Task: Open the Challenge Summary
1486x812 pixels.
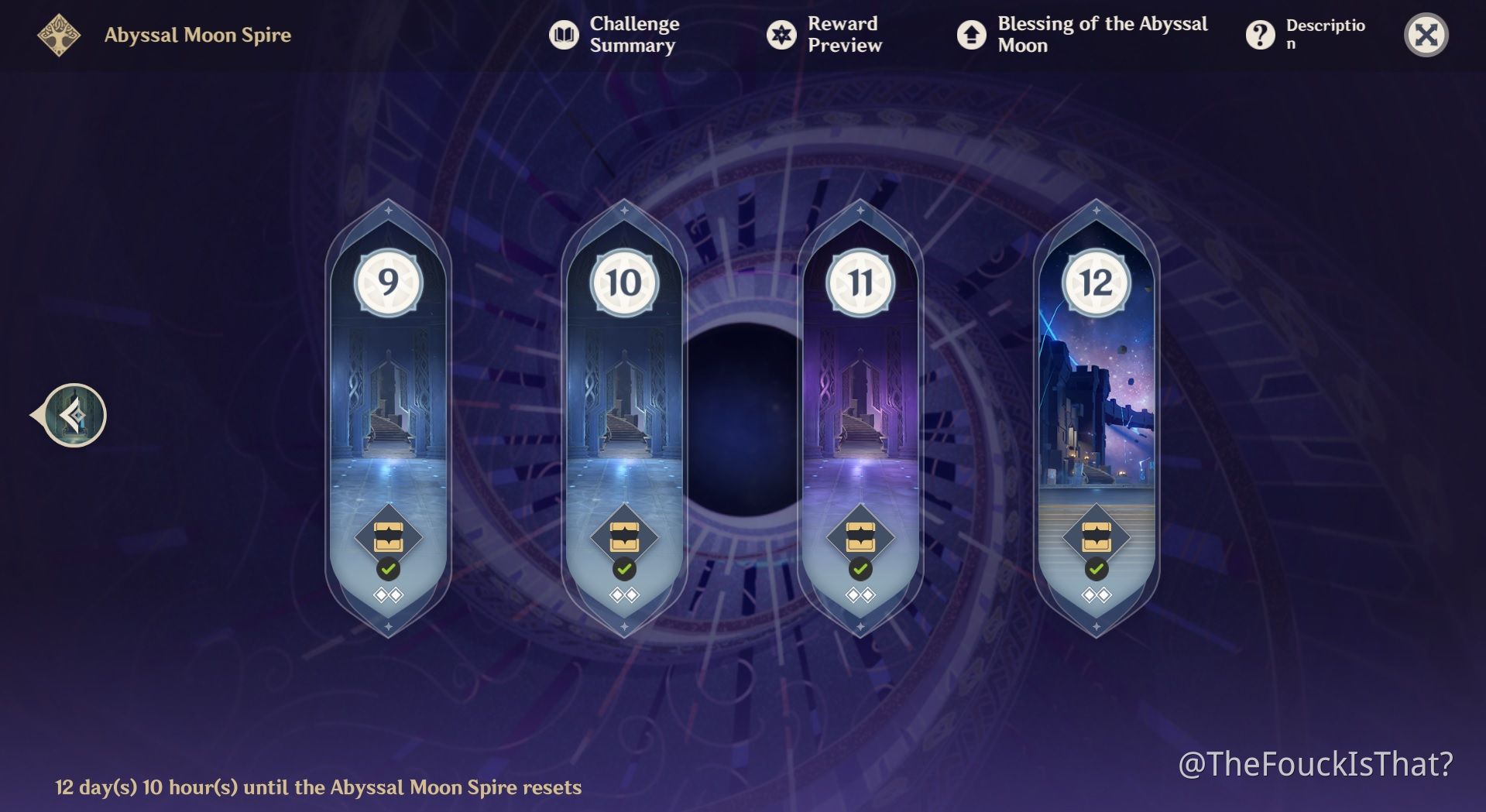Action: coord(614,35)
